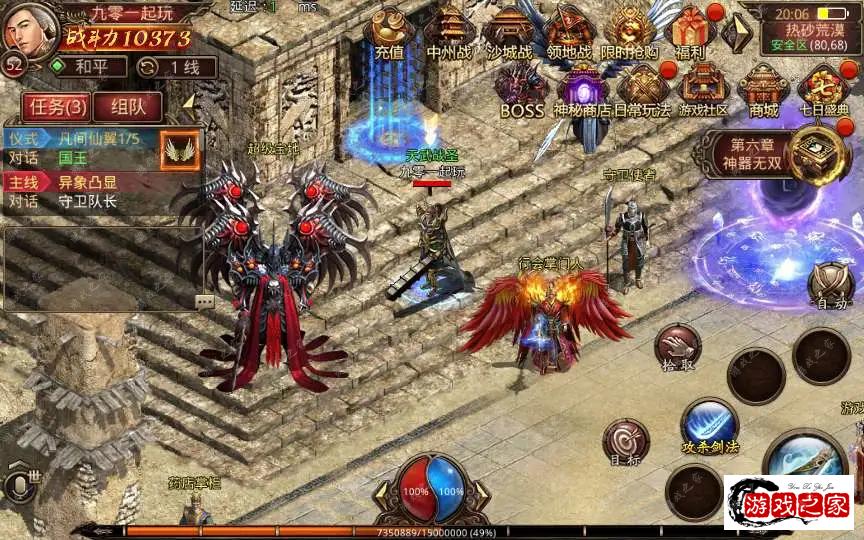Image resolution: width=864 pixels, height=540 pixels.
Task: Open the BOSS menu icon
Action: coord(521,89)
